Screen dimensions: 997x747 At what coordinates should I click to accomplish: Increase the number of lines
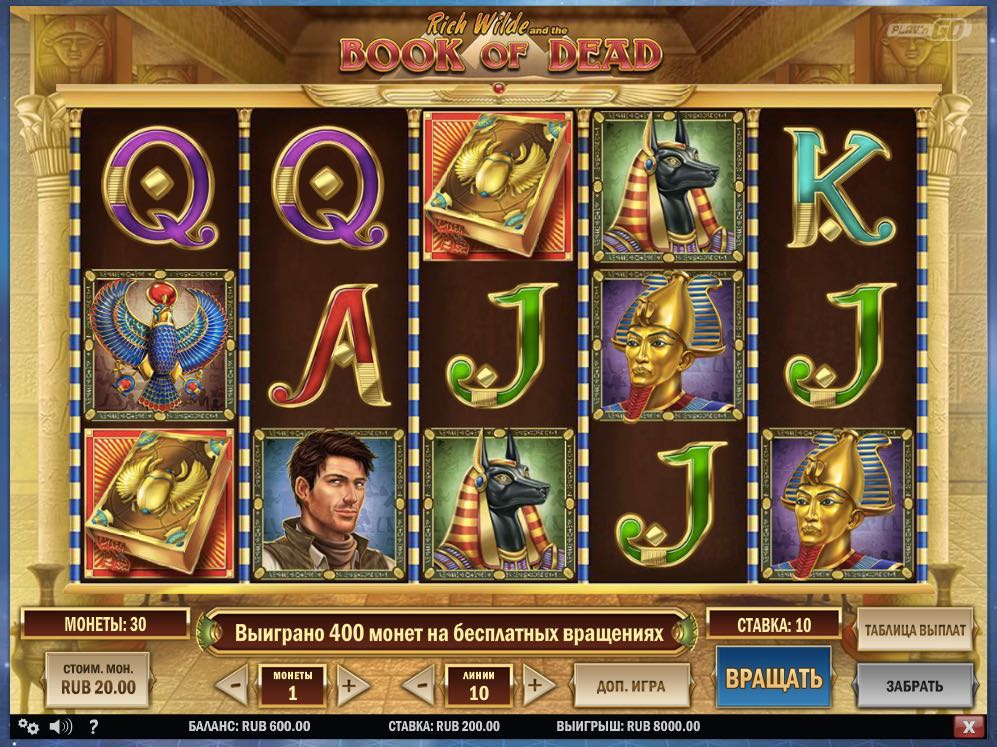coord(537,686)
